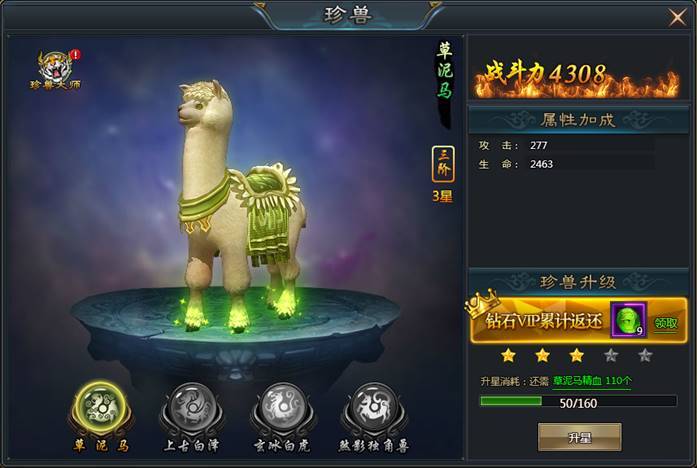Select the green mask reward item
Viewport: 697px width, 468px height.
click(628, 320)
